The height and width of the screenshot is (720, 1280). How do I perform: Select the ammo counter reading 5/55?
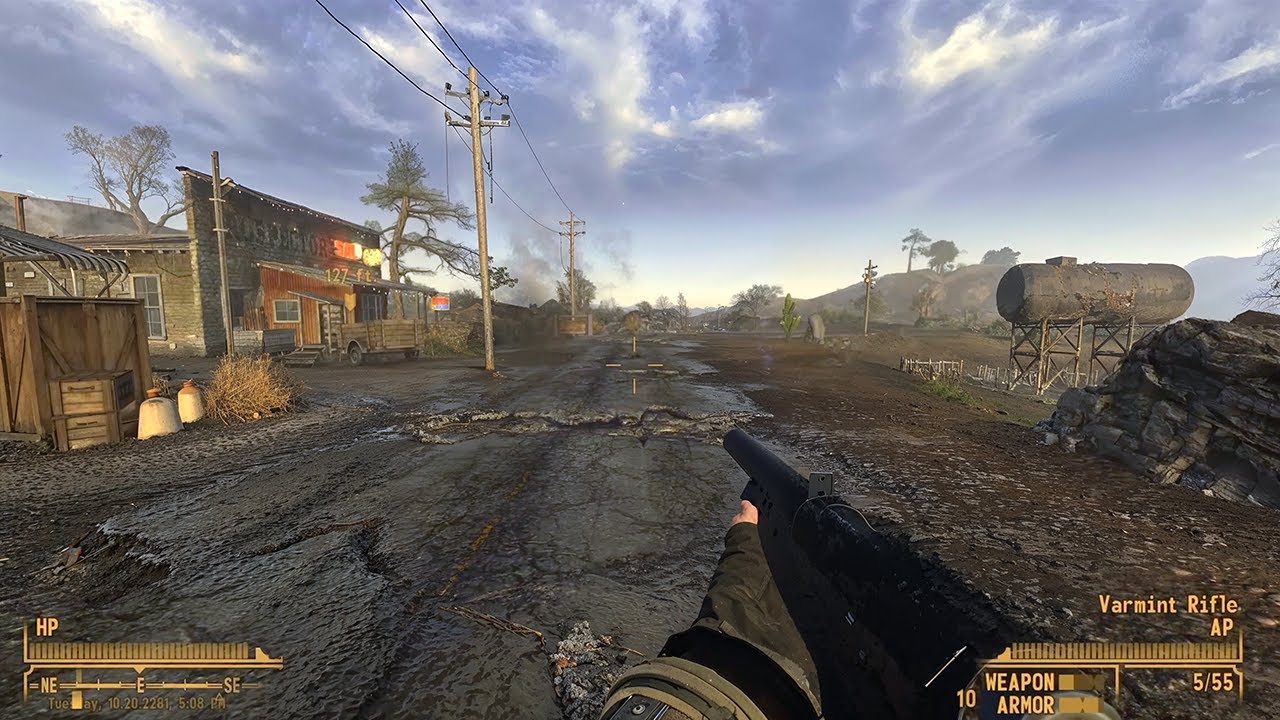click(1213, 682)
